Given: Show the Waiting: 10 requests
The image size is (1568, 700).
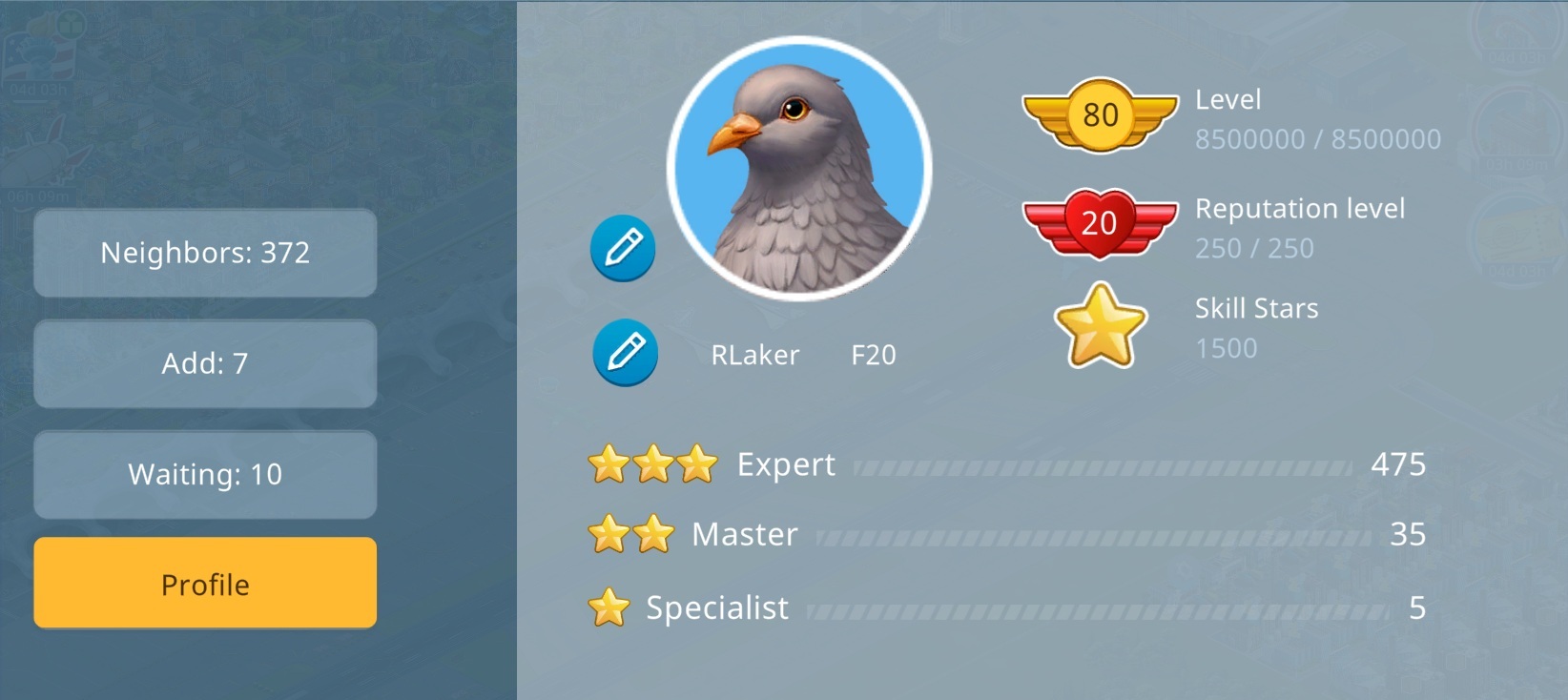Looking at the screenshot, I should pos(205,474).
